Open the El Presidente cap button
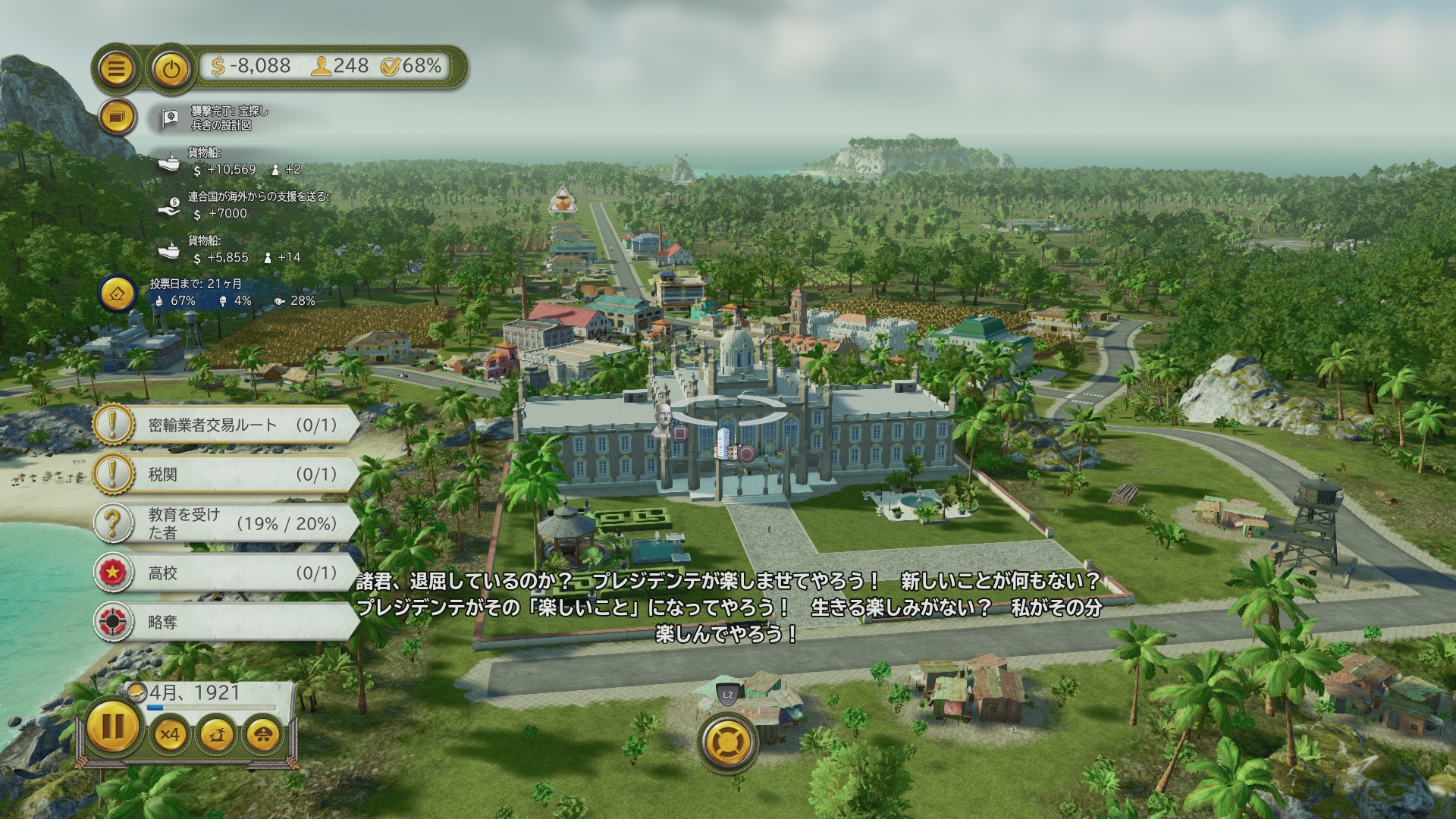Image resolution: width=1456 pixels, height=819 pixels. pos(262,734)
